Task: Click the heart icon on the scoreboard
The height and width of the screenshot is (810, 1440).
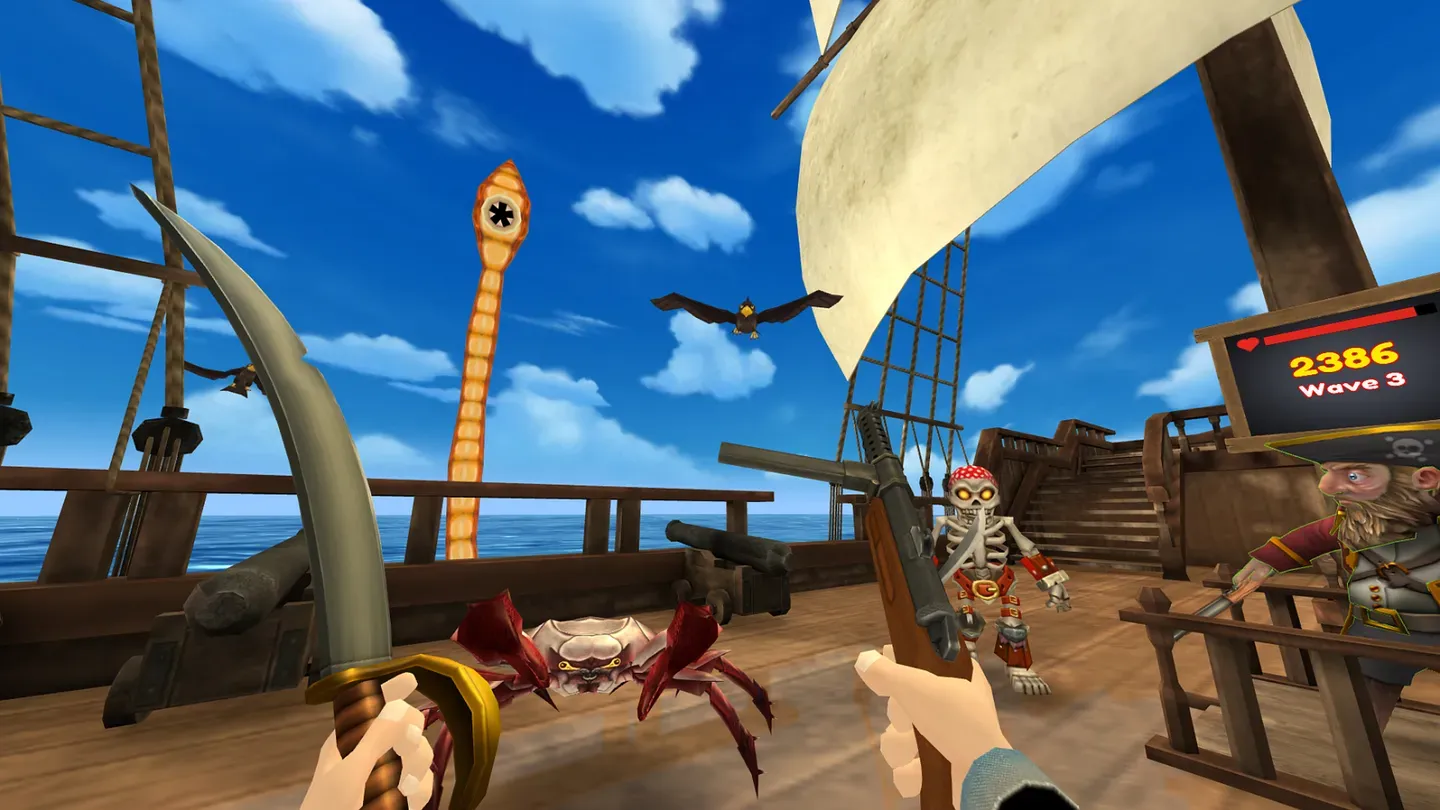Action: click(x=1247, y=345)
